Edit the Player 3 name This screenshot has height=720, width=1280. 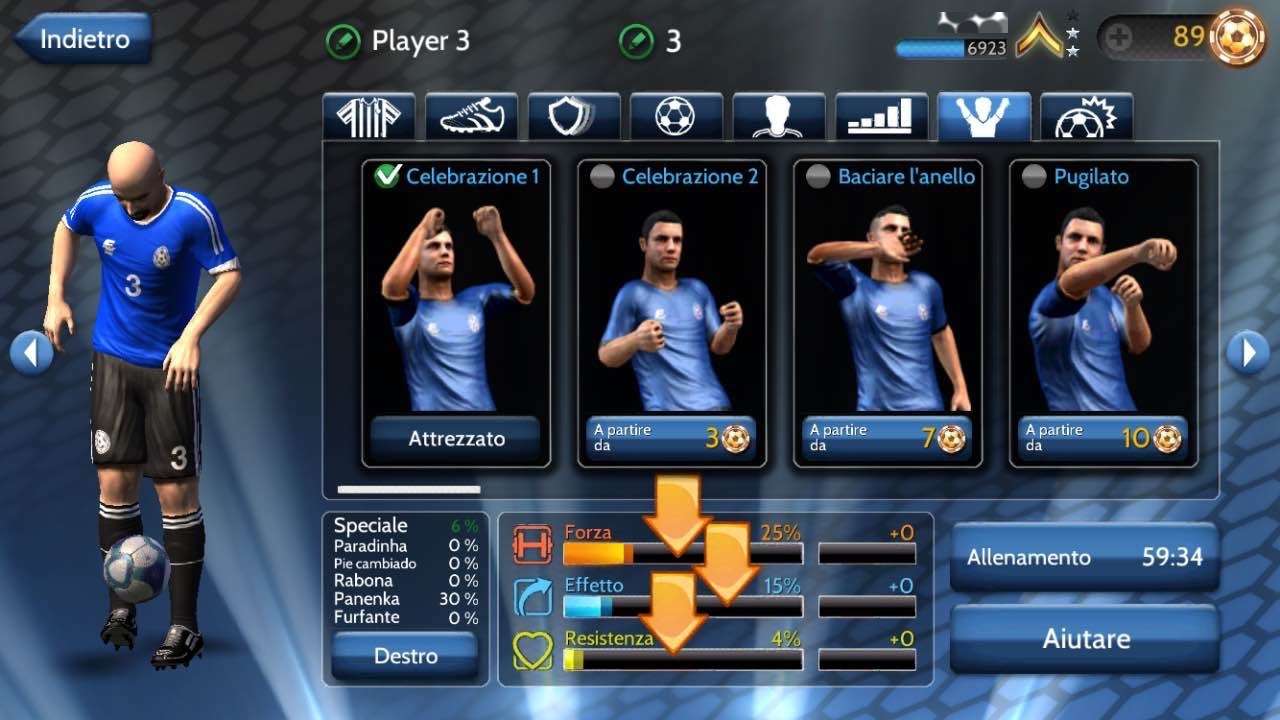pyautogui.click(x=343, y=42)
